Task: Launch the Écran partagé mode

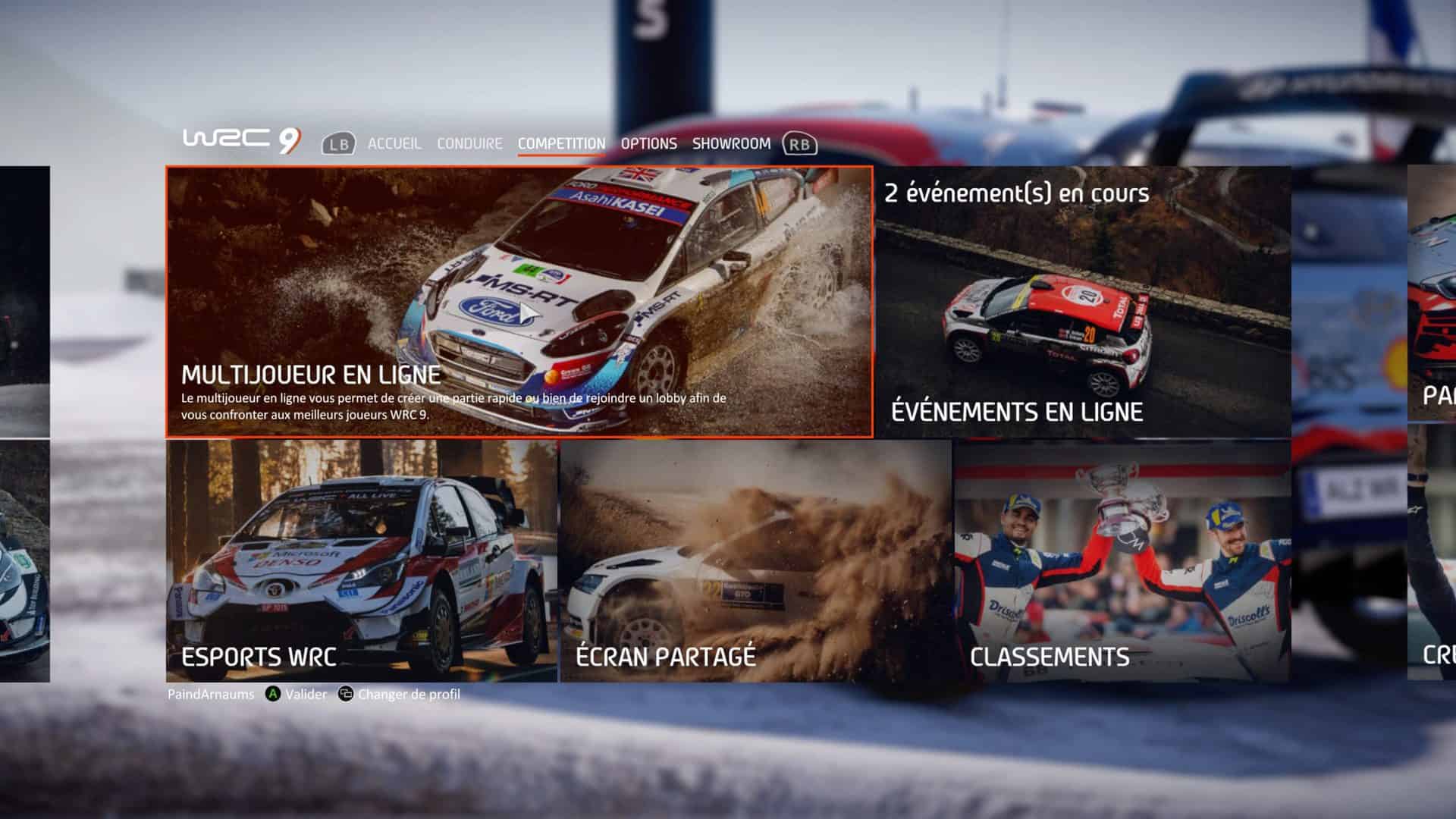Action: tap(755, 561)
